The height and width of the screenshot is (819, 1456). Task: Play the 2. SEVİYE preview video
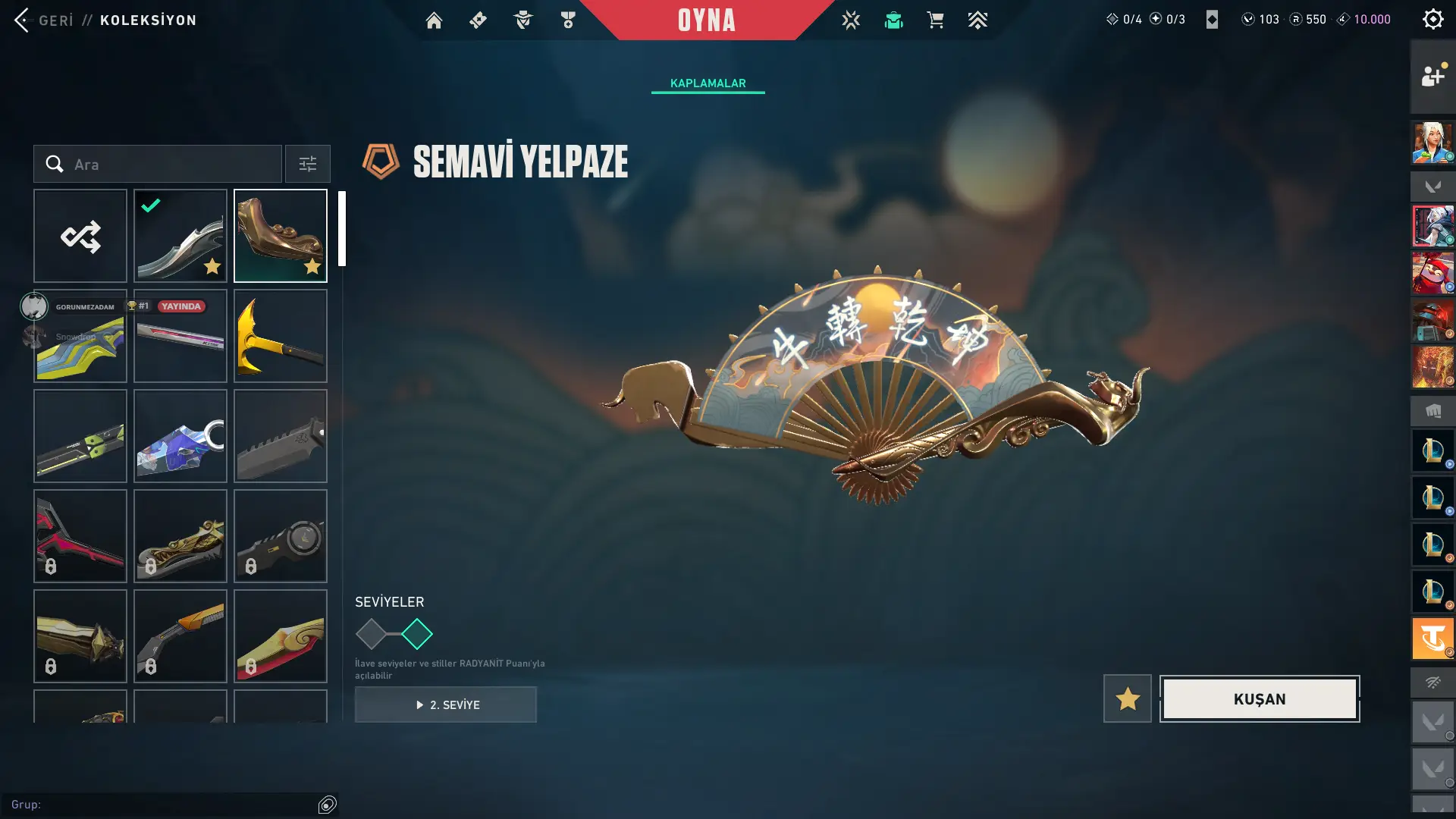[446, 704]
